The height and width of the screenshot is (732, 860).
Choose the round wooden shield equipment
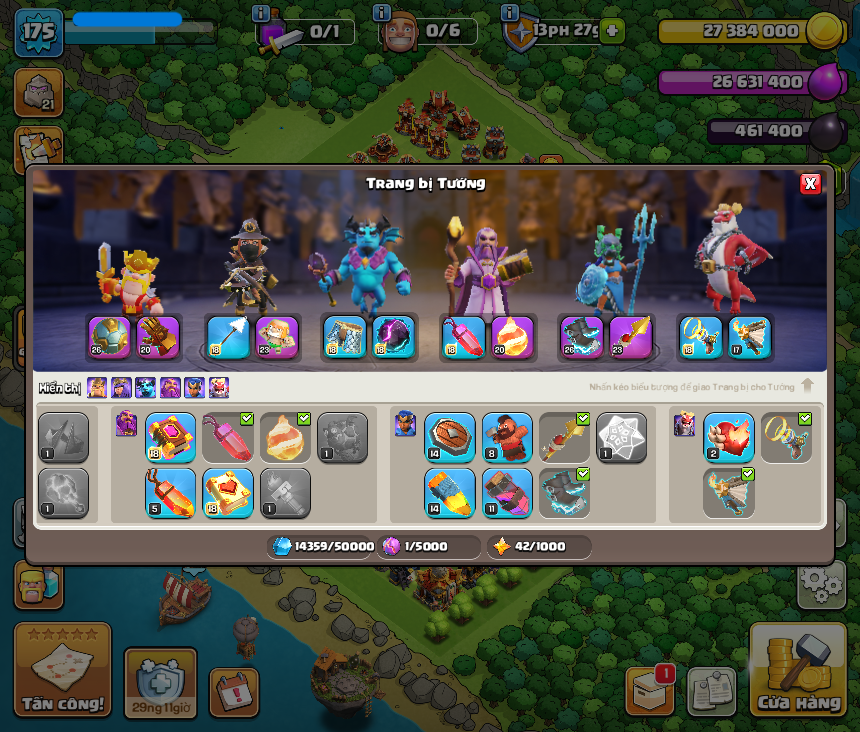pyautogui.click(x=450, y=438)
